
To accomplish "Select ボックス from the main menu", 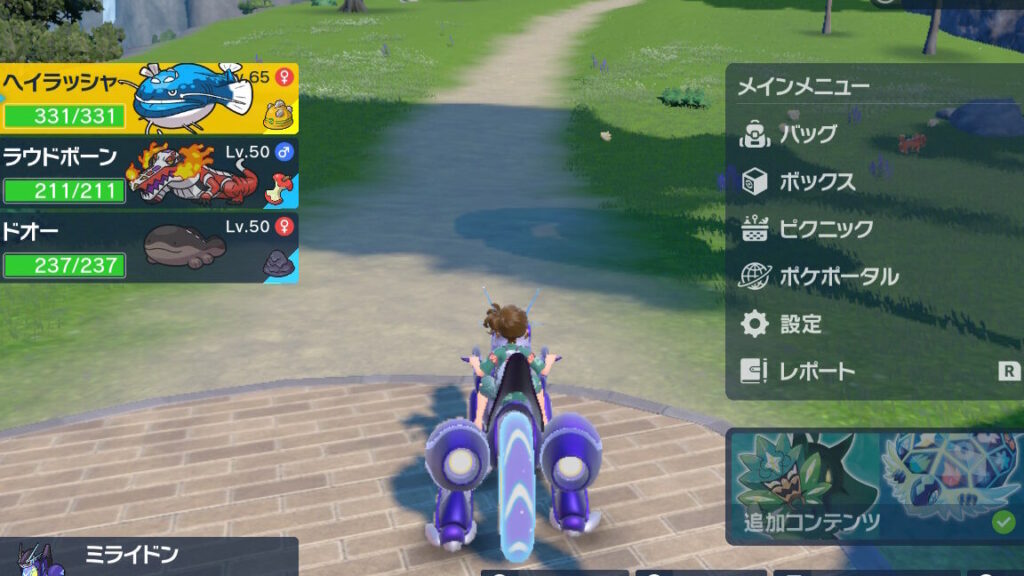I will coord(816,182).
